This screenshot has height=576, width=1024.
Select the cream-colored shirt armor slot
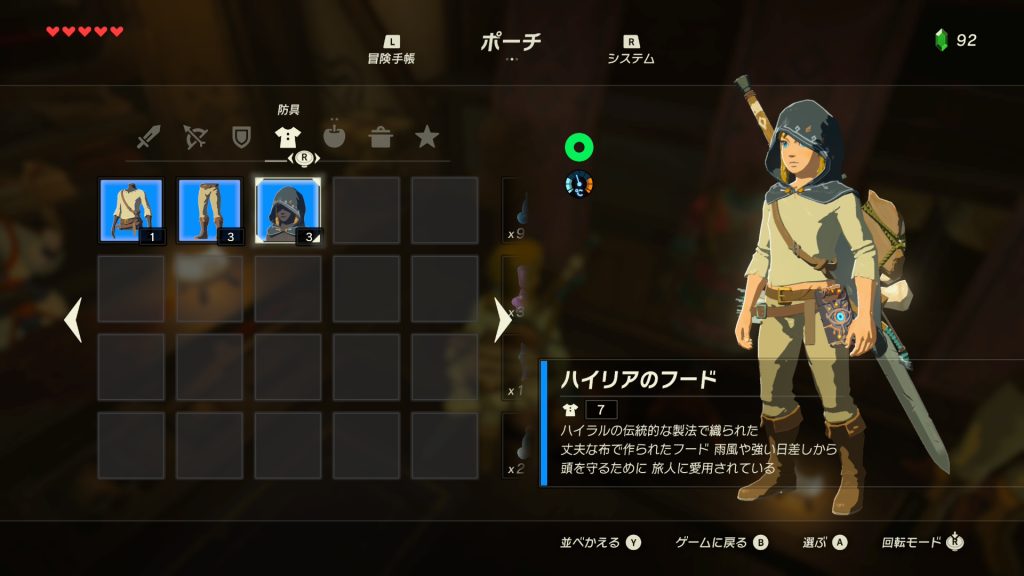tap(132, 211)
